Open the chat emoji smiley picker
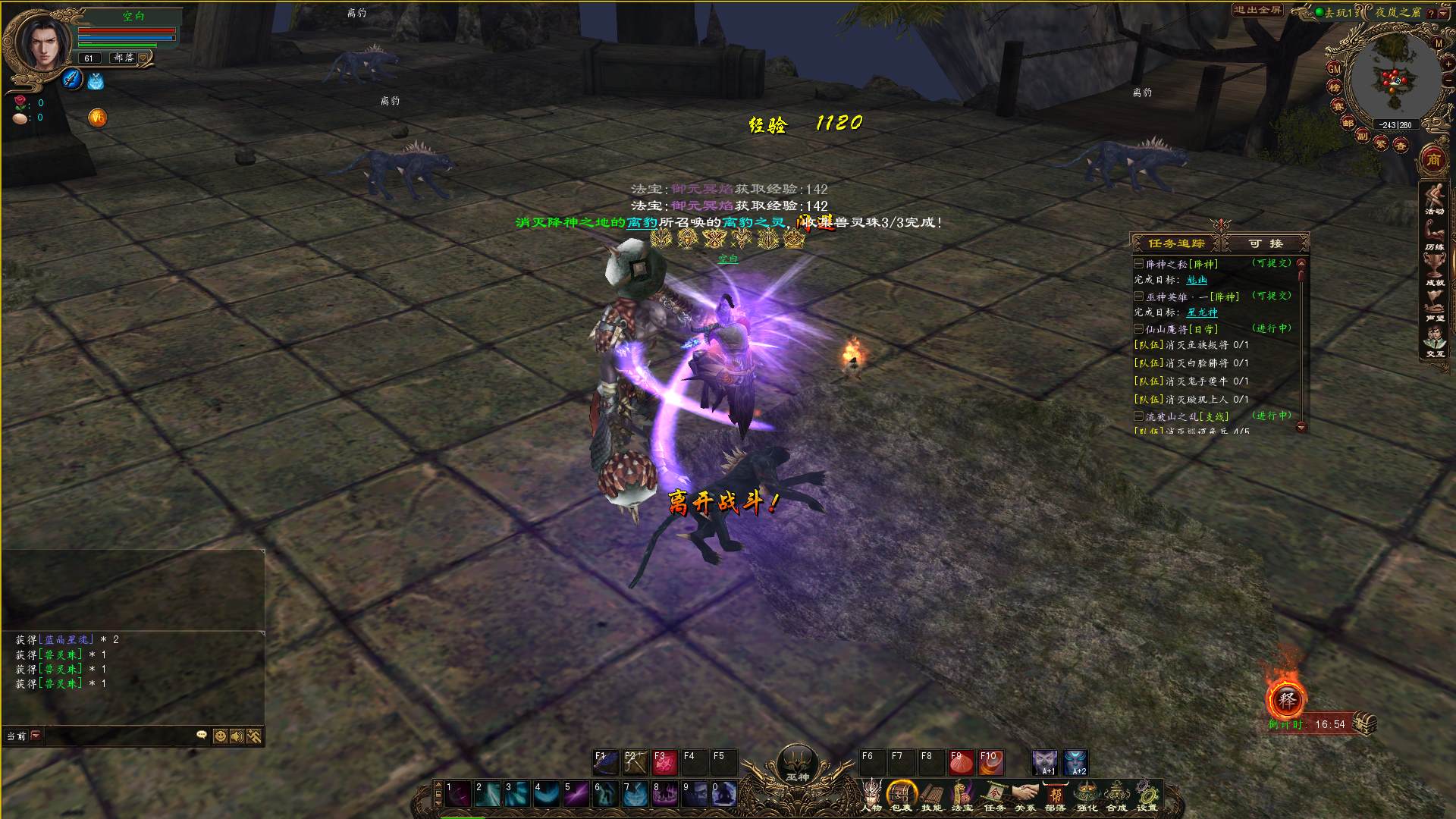Viewport: 1456px width, 819px height. 220,736
